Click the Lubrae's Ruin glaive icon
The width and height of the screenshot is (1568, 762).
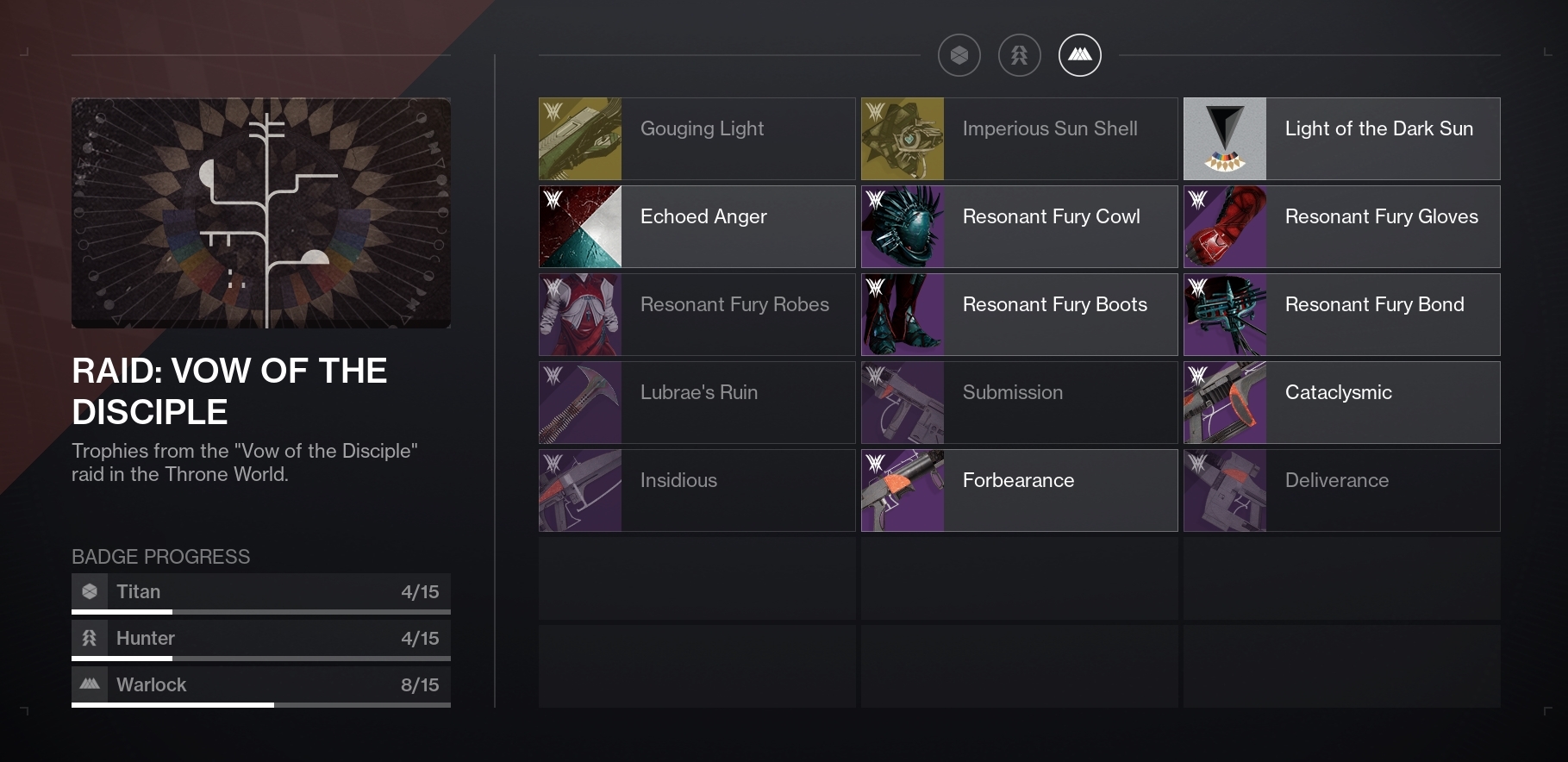pos(578,402)
